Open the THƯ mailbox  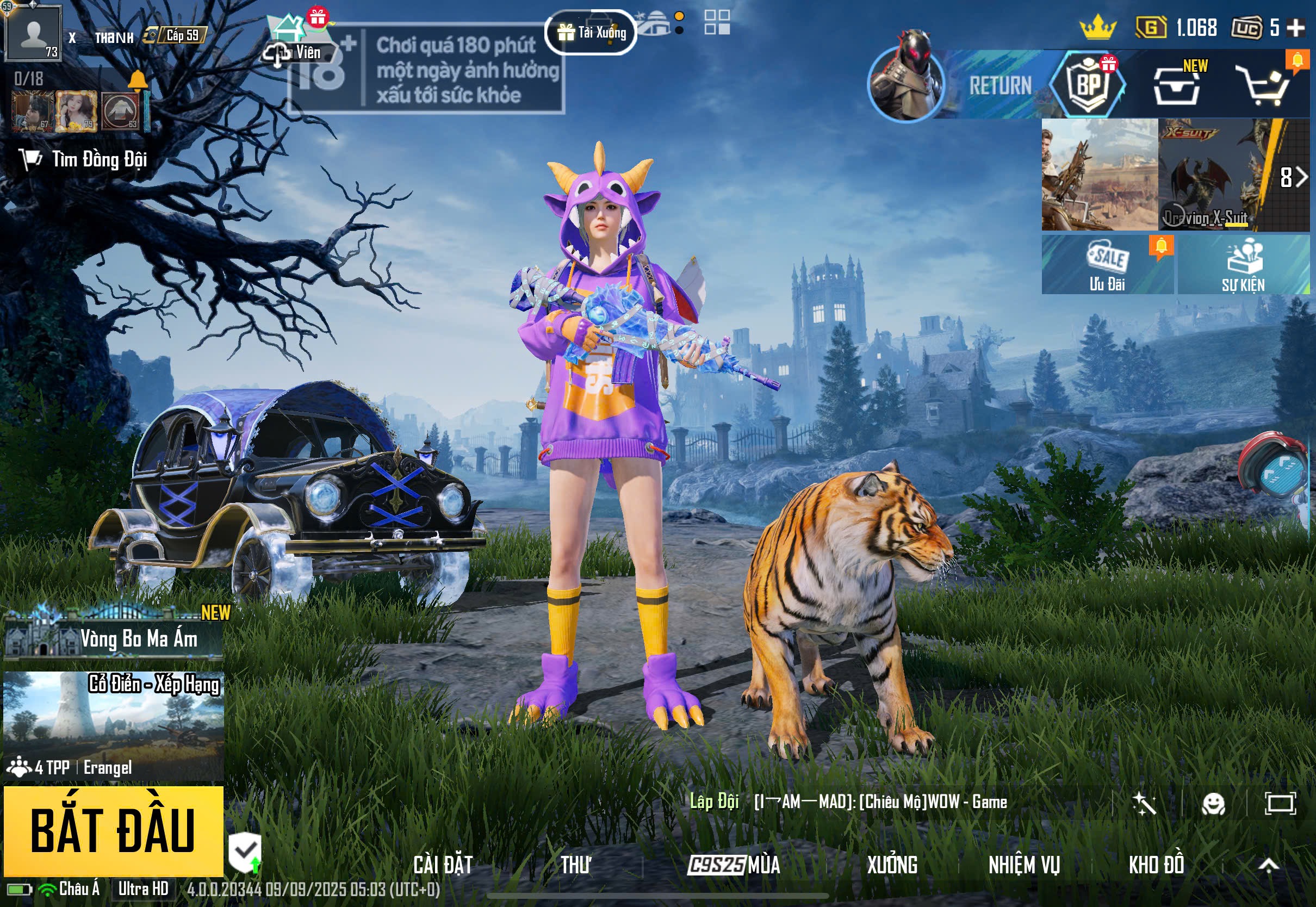[x=575, y=865]
